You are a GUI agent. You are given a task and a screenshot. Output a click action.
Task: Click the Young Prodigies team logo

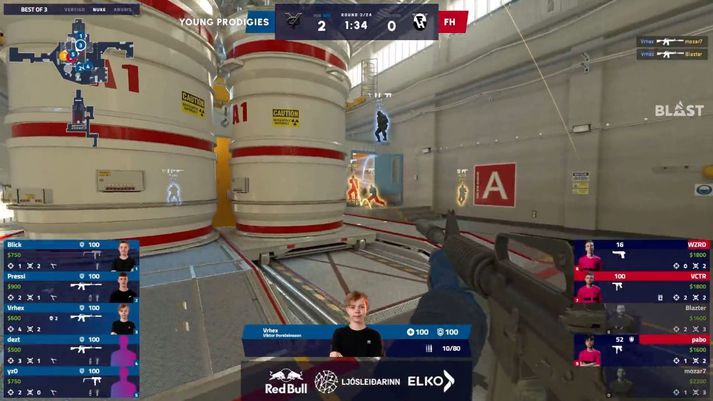293,21
